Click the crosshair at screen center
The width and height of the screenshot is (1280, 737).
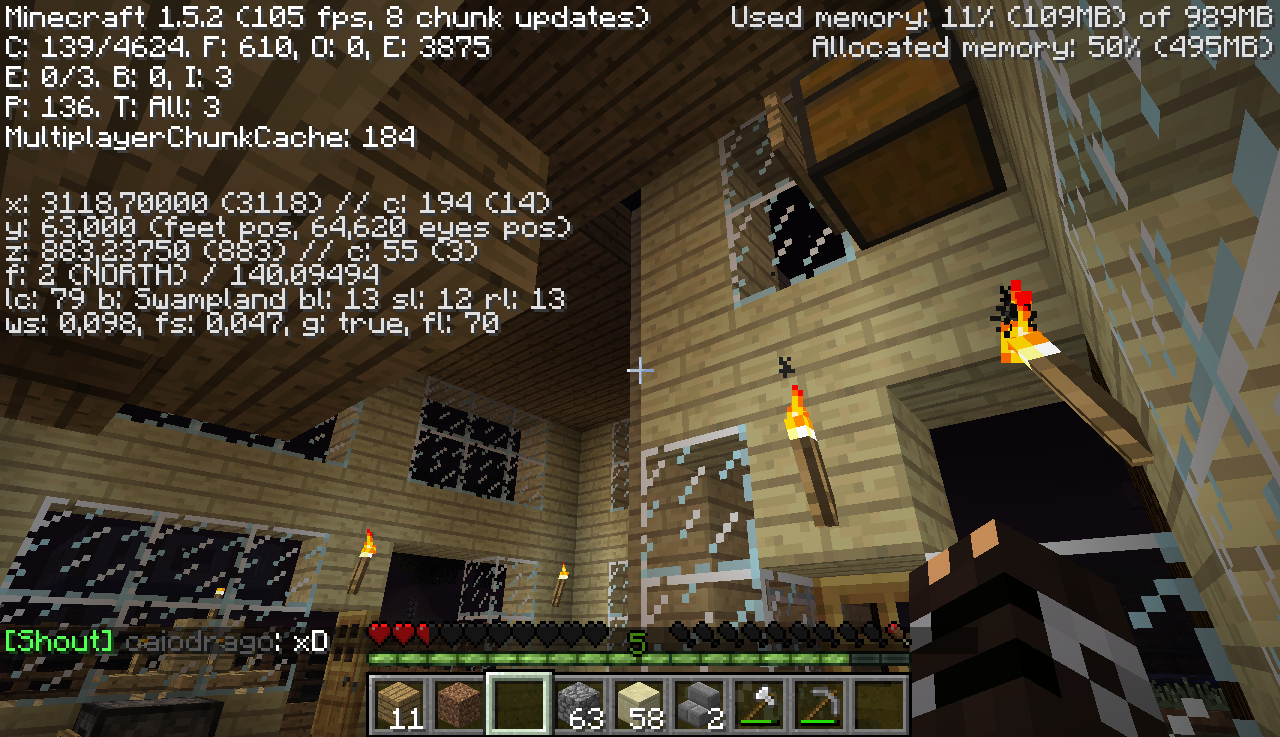(640, 370)
